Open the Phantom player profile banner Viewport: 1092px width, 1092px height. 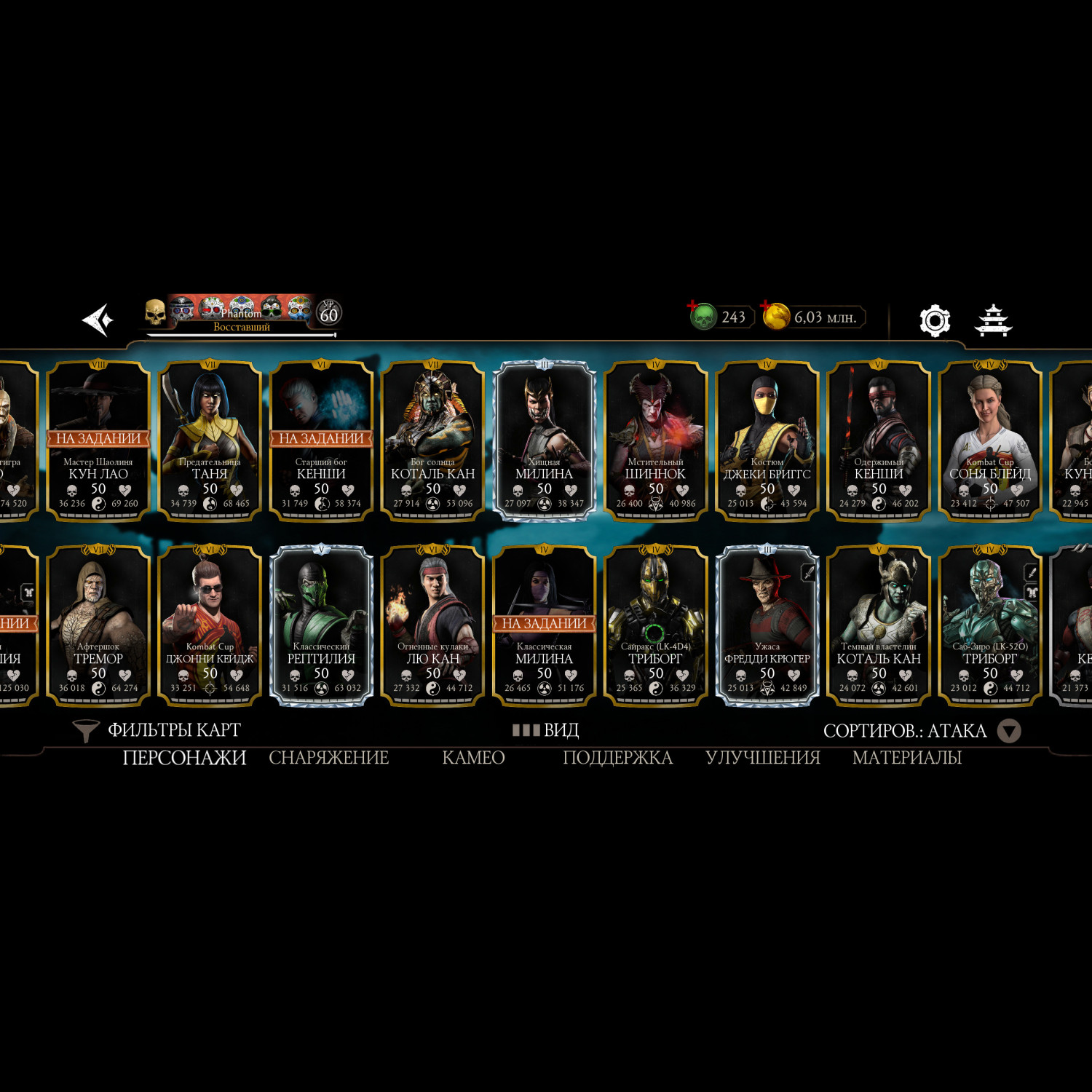(242, 317)
